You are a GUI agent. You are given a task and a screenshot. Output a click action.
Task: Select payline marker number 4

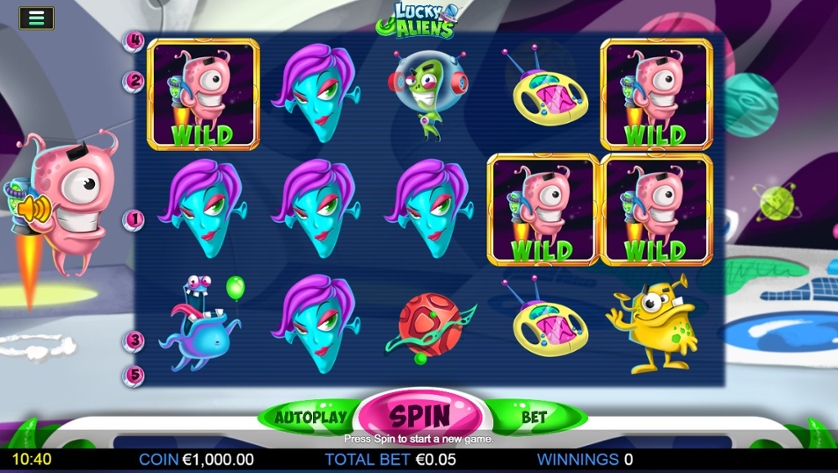coord(135,41)
